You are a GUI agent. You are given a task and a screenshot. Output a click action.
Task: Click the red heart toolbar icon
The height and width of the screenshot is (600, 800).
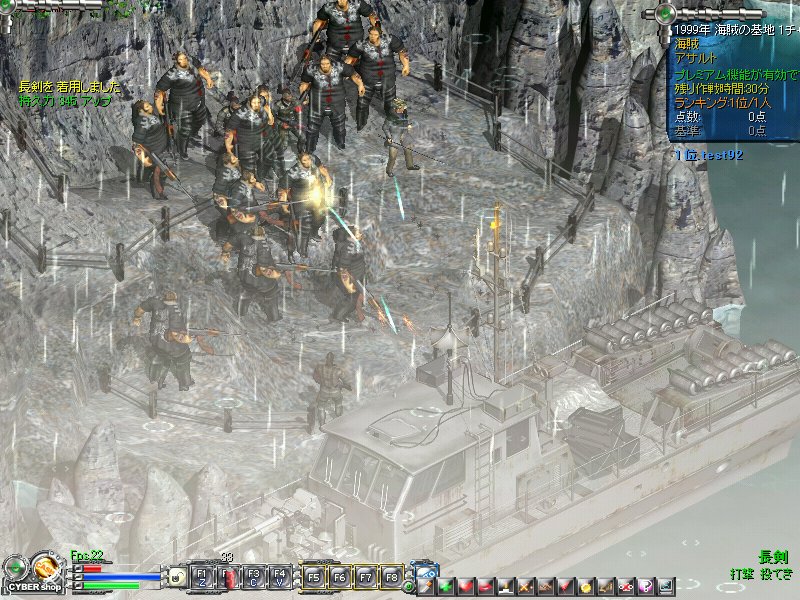pos(465,585)
